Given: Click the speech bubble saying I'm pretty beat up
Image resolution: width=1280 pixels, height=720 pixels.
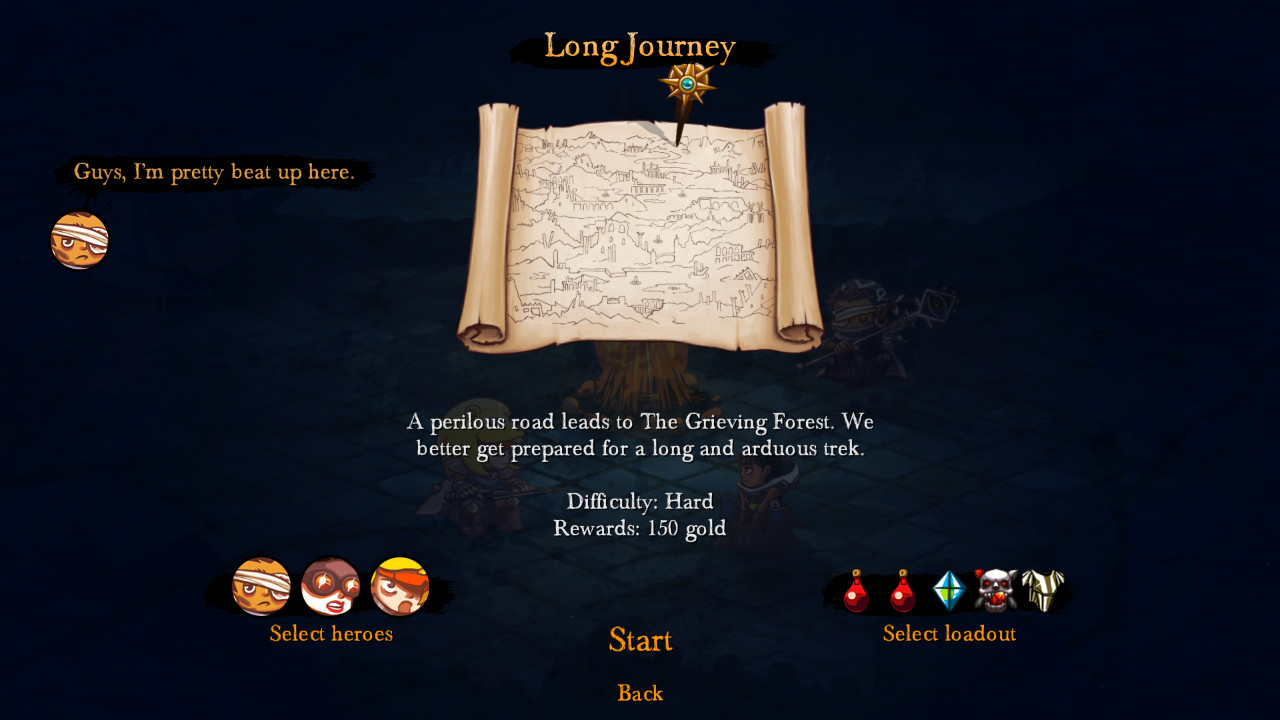Looking at the screenshot, I should tap(213, 172).
